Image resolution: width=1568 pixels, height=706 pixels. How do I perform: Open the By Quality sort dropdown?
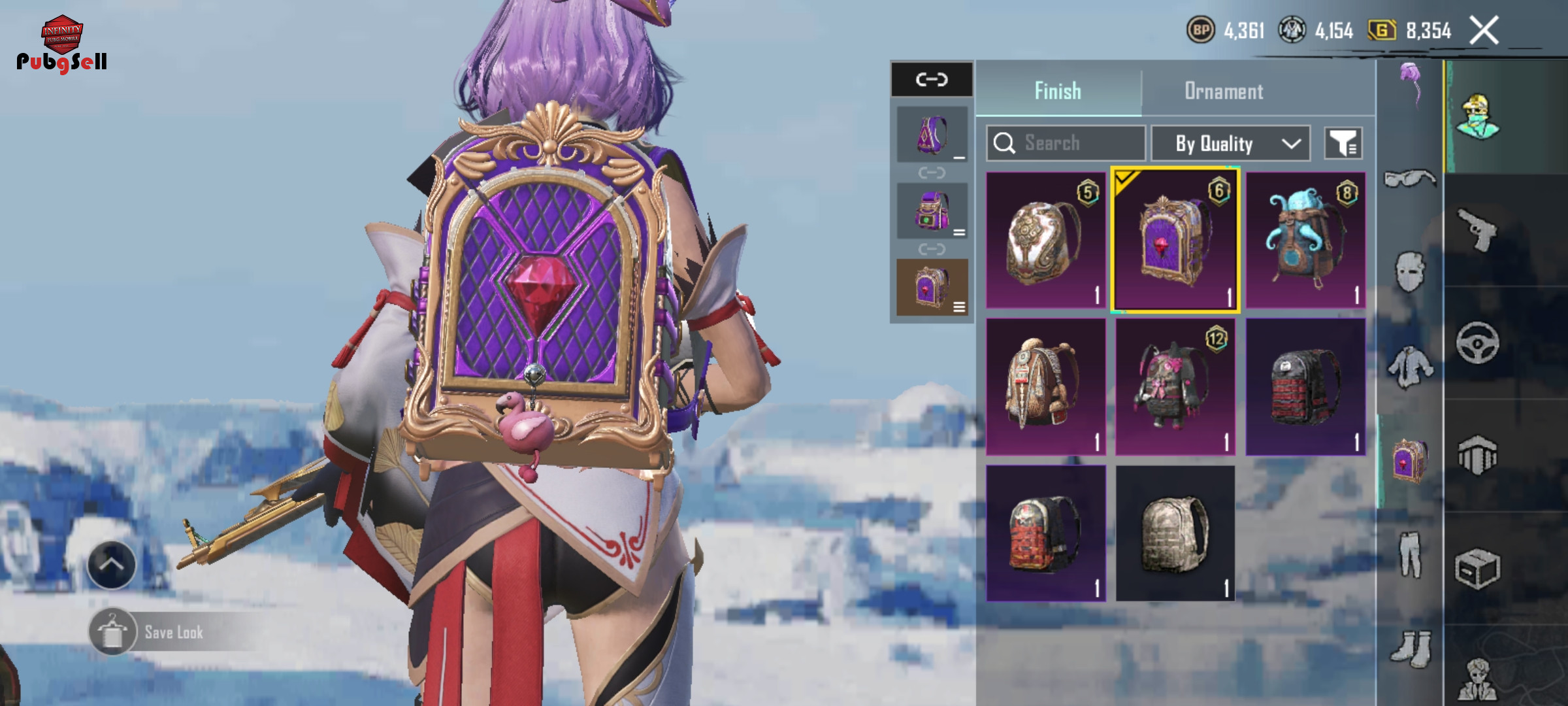[1230, 143]
